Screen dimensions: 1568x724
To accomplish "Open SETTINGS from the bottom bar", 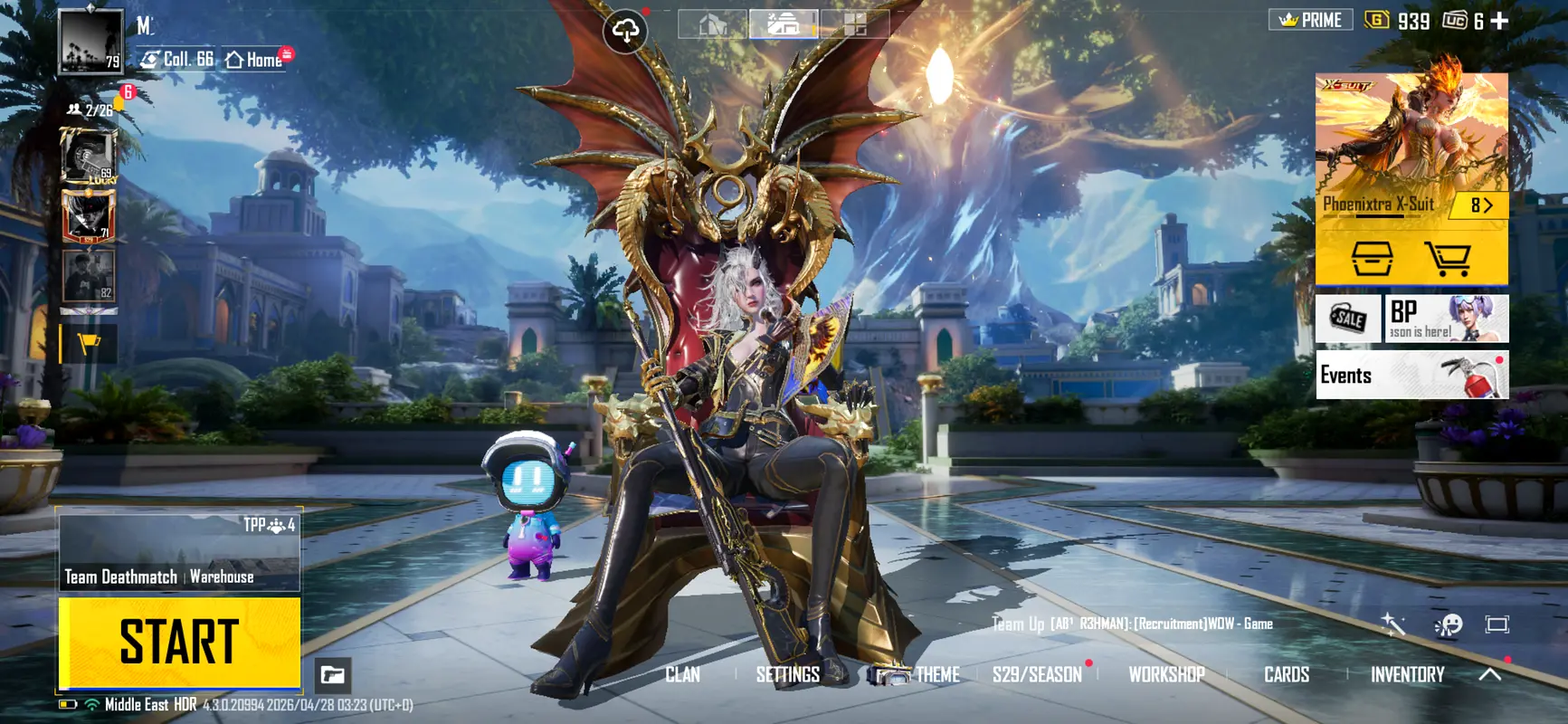I will click(x=787, y=674).
